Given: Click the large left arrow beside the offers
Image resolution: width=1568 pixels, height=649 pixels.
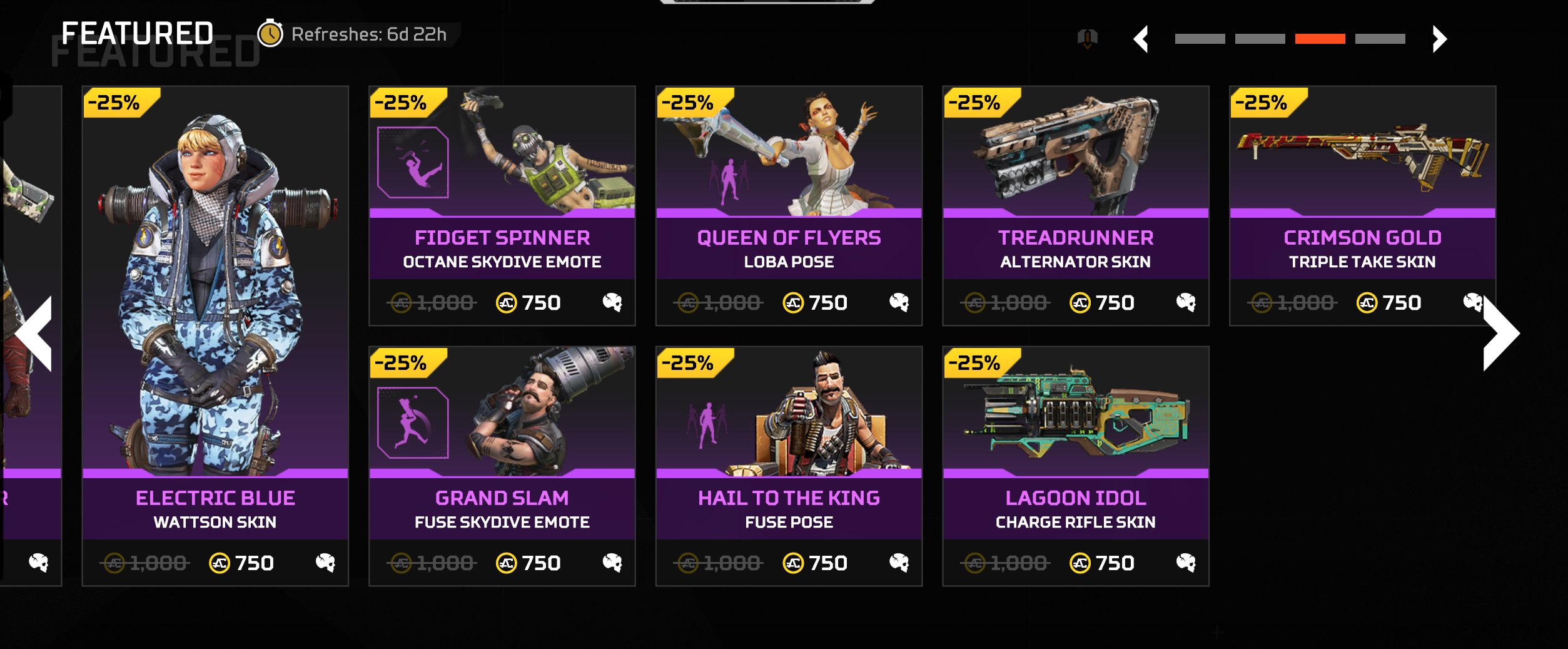Looking at the screenshot, I should click(35, 333).
